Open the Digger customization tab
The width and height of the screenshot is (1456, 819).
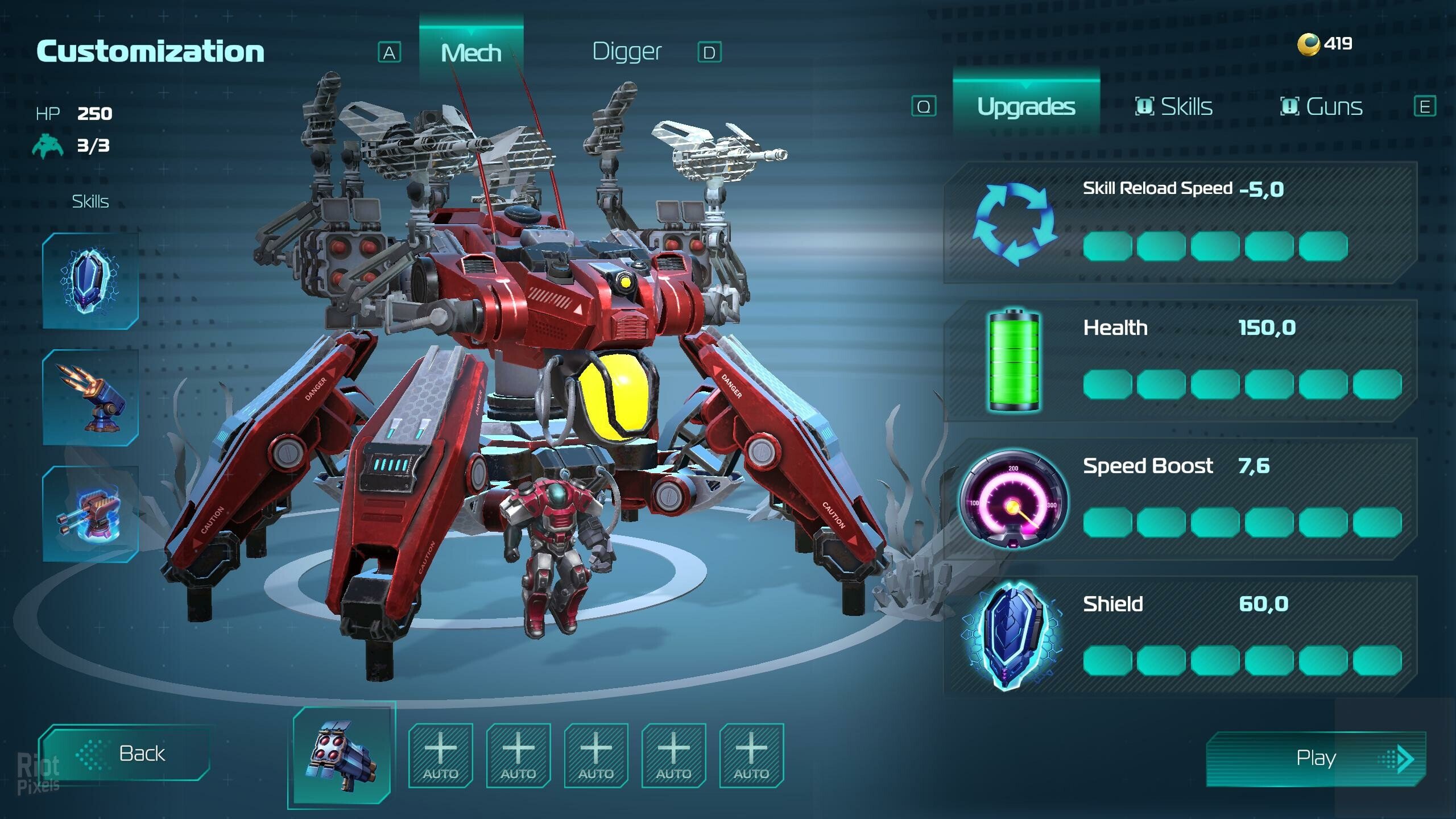(x=627, y=52)
